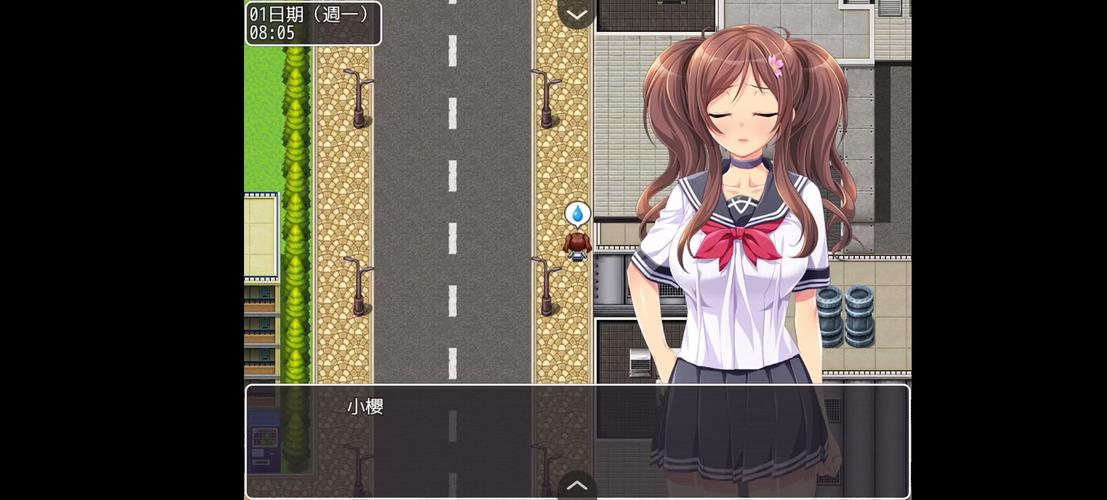Tap the upward chevron at bottom
Image resolution: width=1107 pixels, height=500 pixels.
pyautogui.click(x=577, y=485)
